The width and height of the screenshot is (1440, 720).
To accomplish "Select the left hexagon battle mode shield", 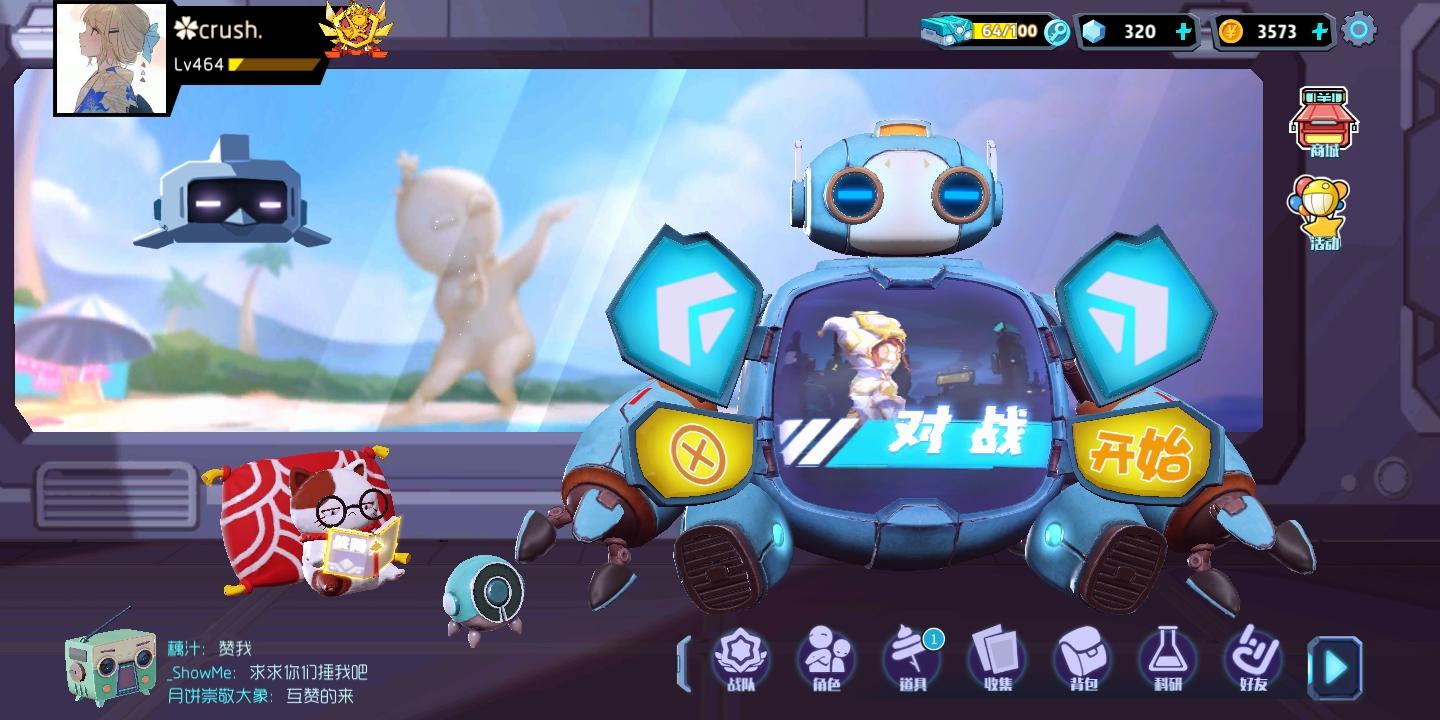I will tap(691, 305).
